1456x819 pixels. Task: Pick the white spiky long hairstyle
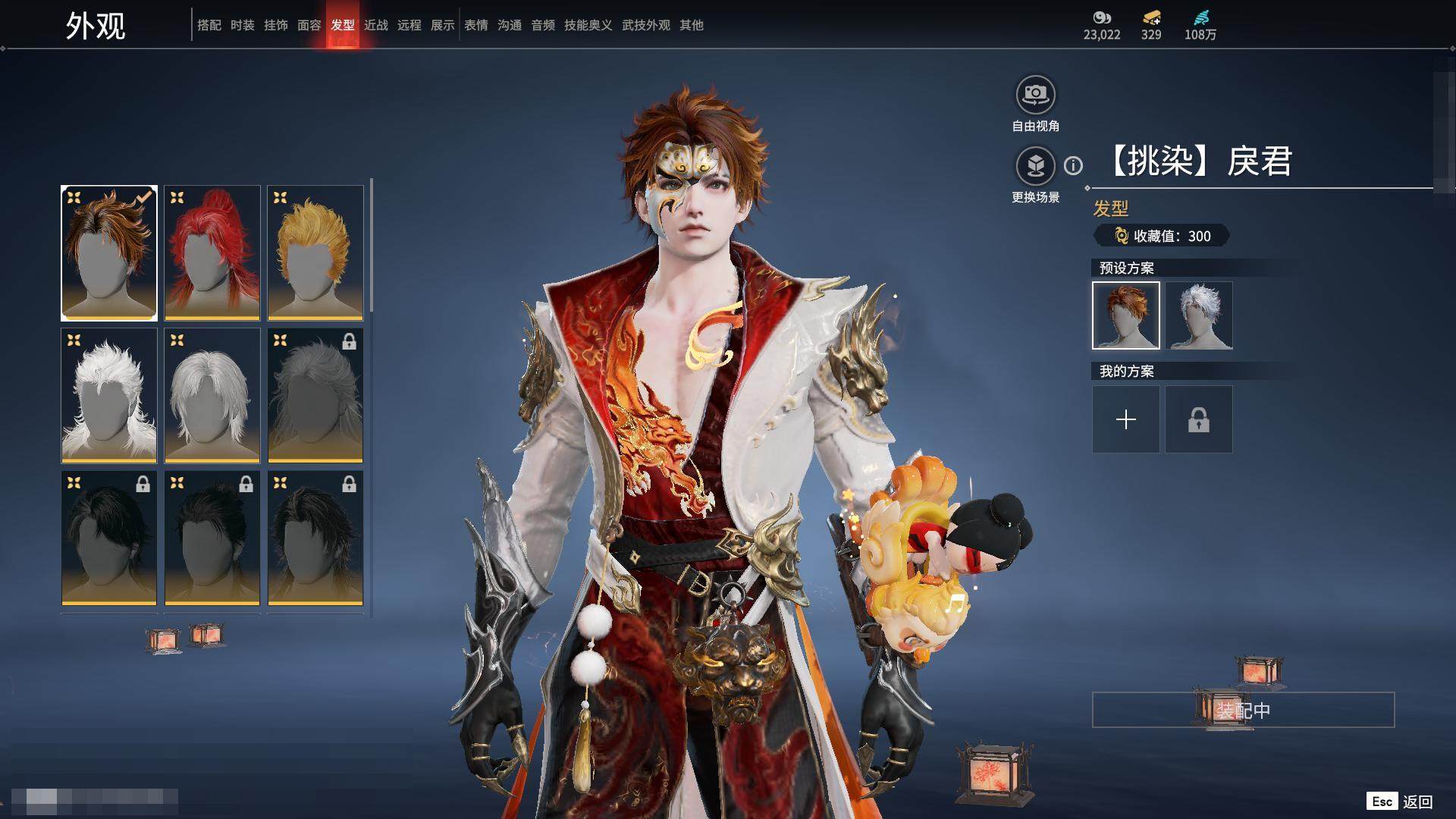(x=109, y=395)
